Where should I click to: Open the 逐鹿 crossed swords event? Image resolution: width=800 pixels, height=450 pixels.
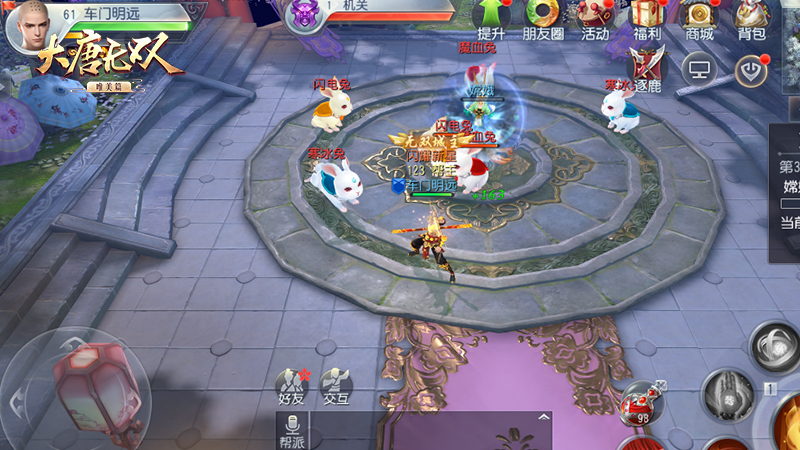[x=647, y=68]
